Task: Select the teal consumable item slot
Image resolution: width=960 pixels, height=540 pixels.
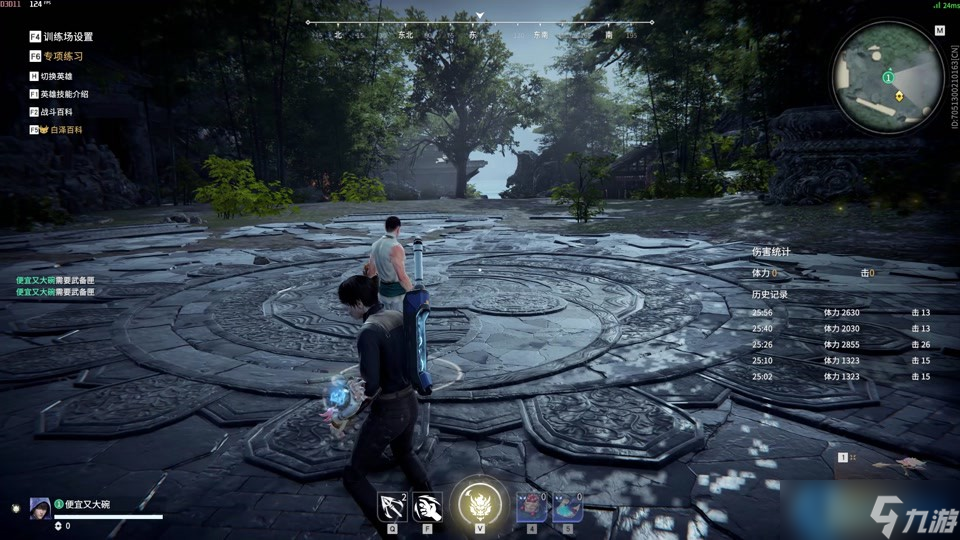Action: click(x=567, y=506)
